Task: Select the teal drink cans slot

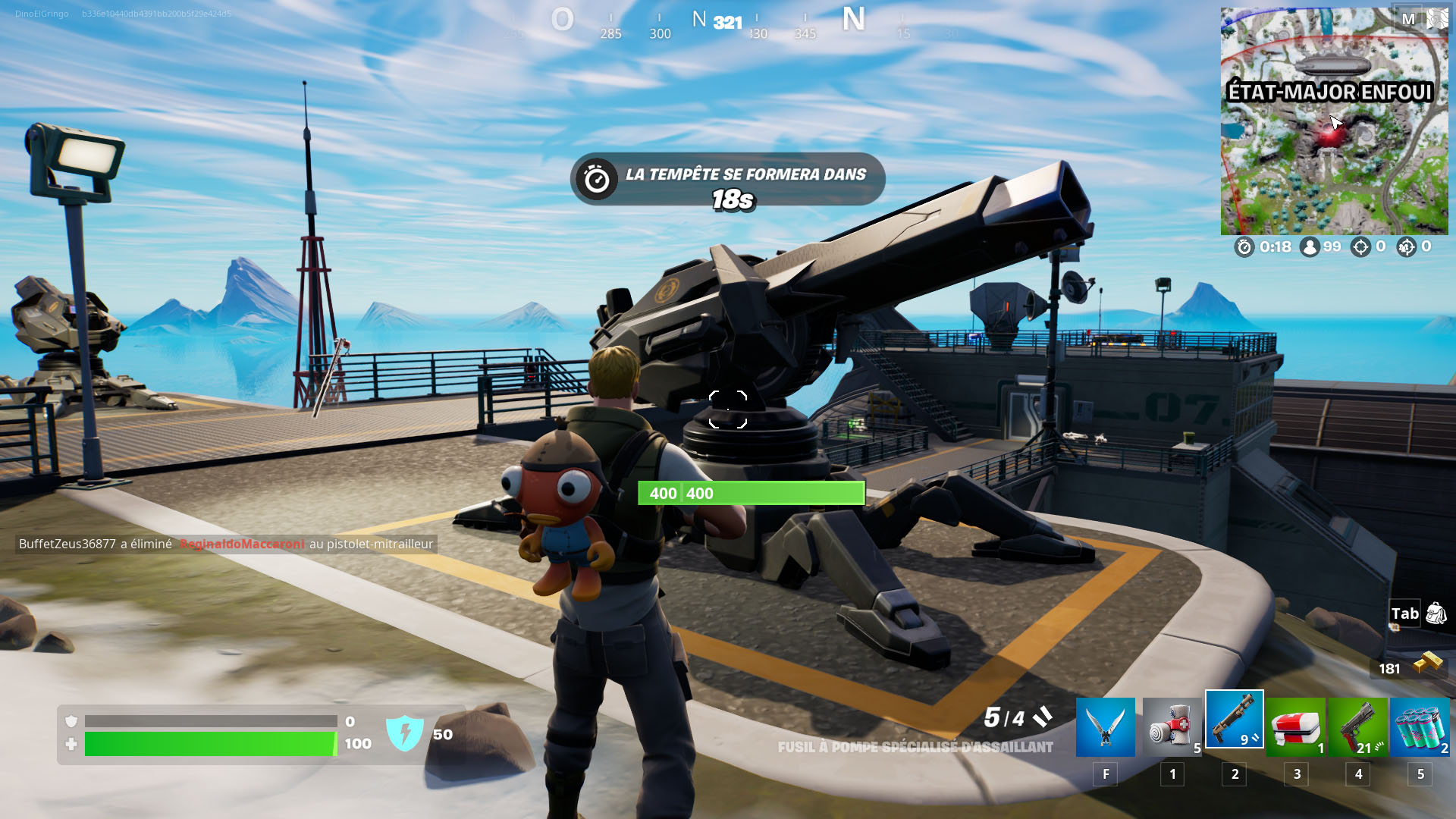Action: (1420, 726)
